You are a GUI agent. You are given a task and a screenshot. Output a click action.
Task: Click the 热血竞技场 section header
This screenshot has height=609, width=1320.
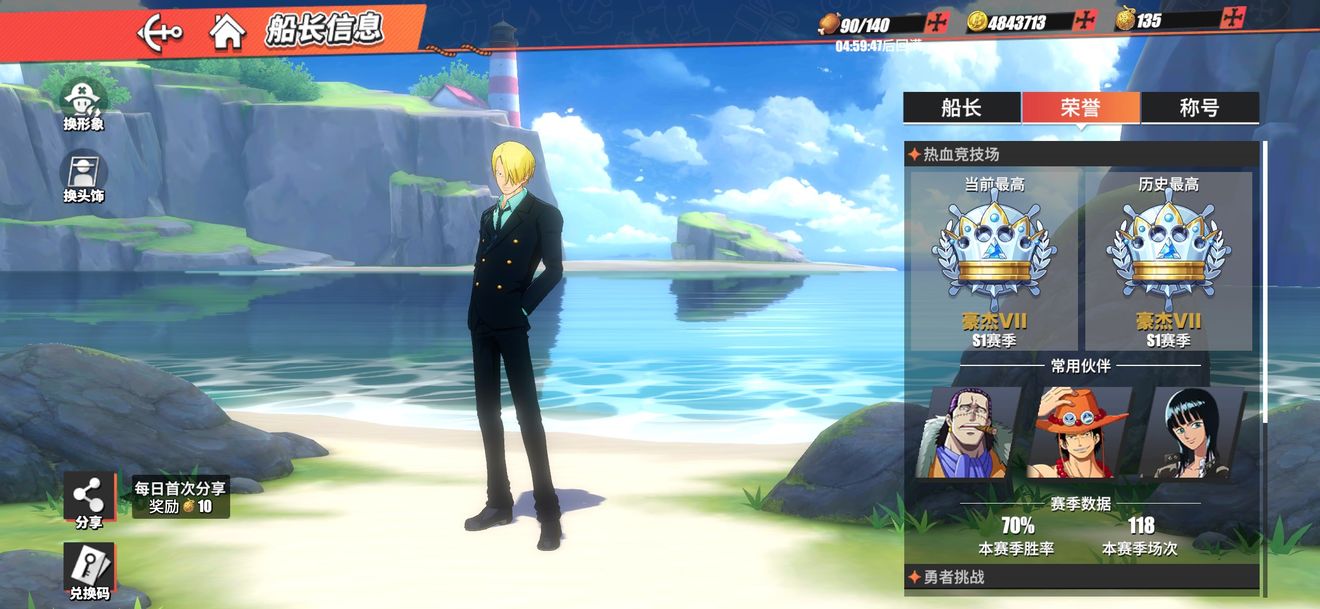[1080, 155]
